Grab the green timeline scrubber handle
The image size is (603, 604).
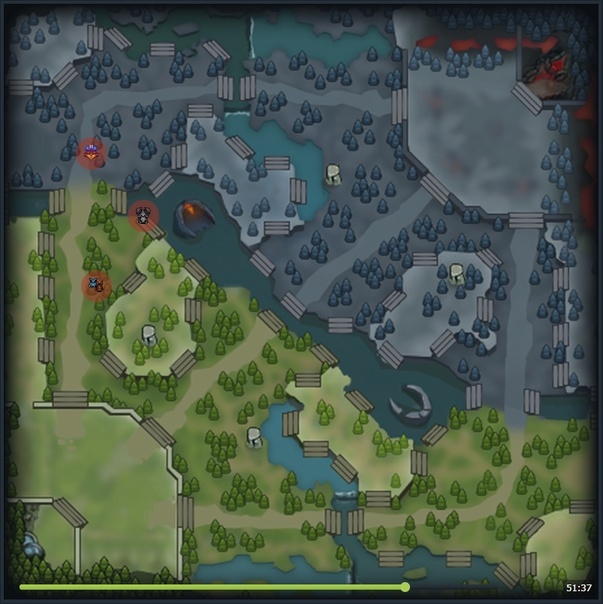[x=405, y=587]
